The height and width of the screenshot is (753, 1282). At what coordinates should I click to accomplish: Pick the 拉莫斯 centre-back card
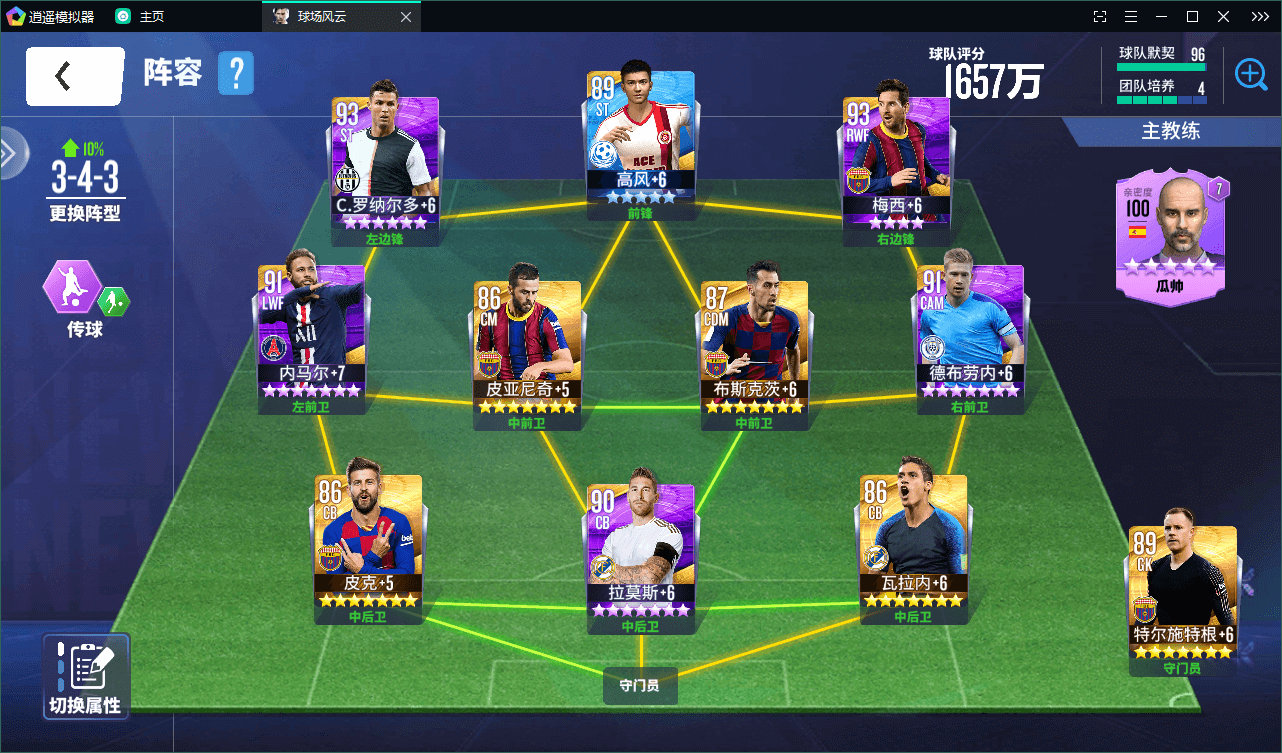640,550
